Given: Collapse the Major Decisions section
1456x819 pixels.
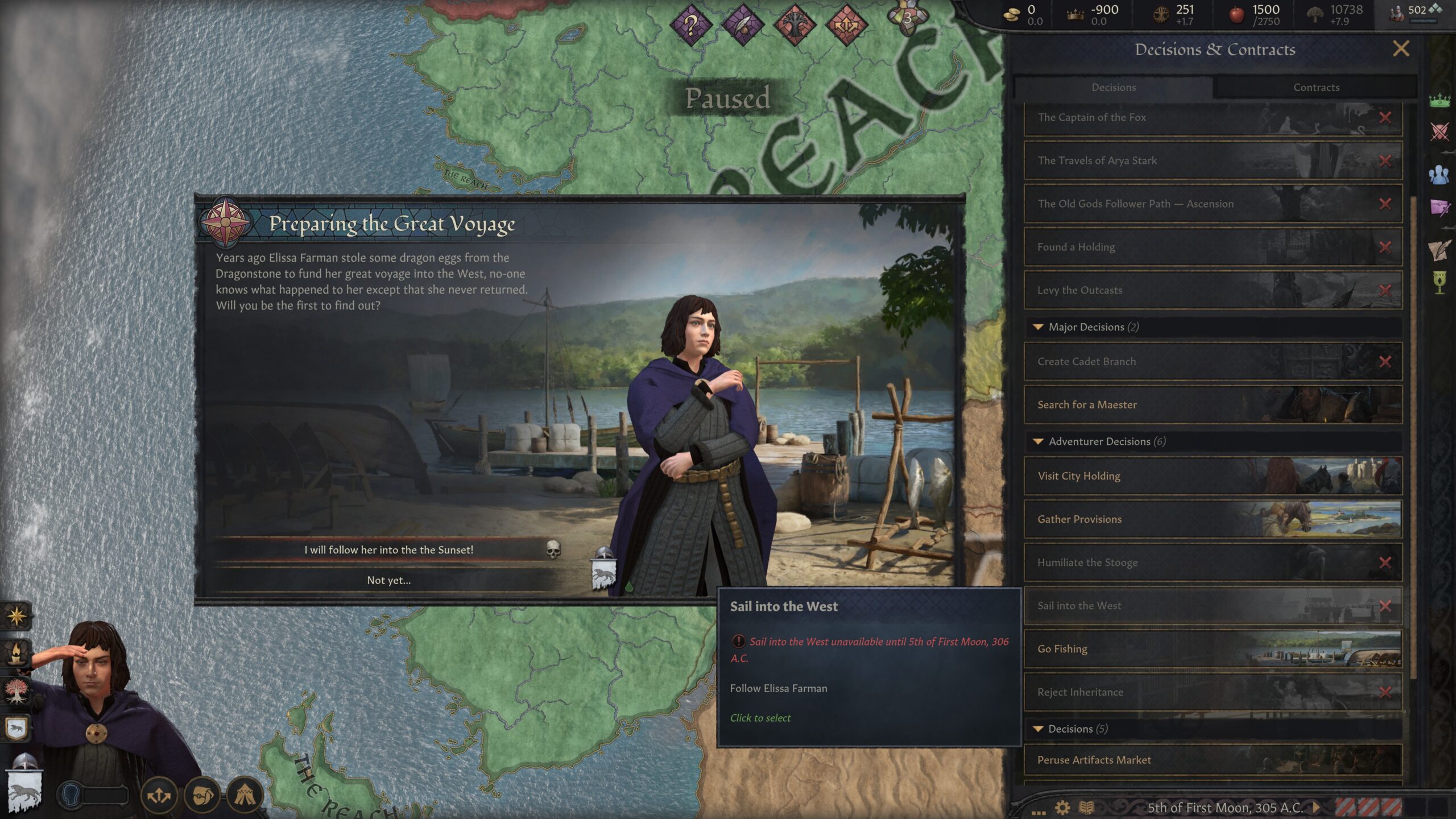Looking at the screenshot, I should click(x=1038, y=327).
